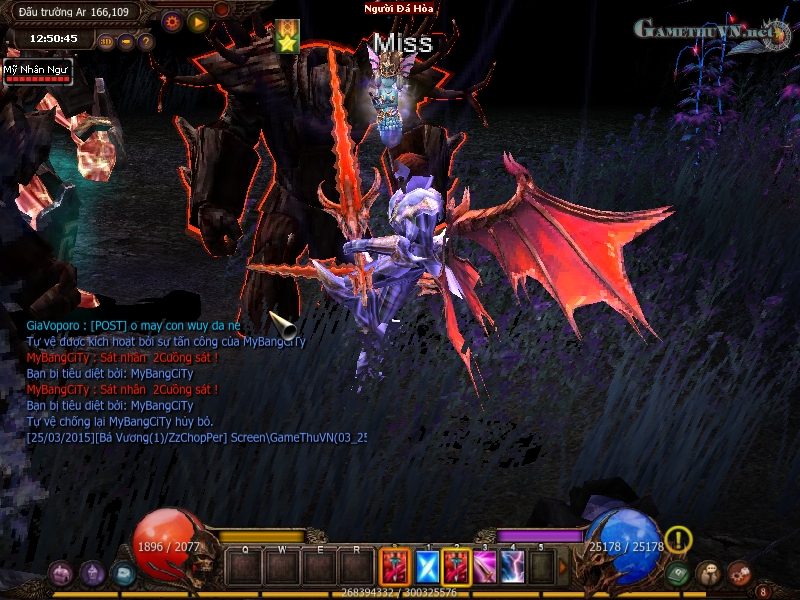Open the question mark help button
This screenshot has height=600, width=800.
coord(145,42)
